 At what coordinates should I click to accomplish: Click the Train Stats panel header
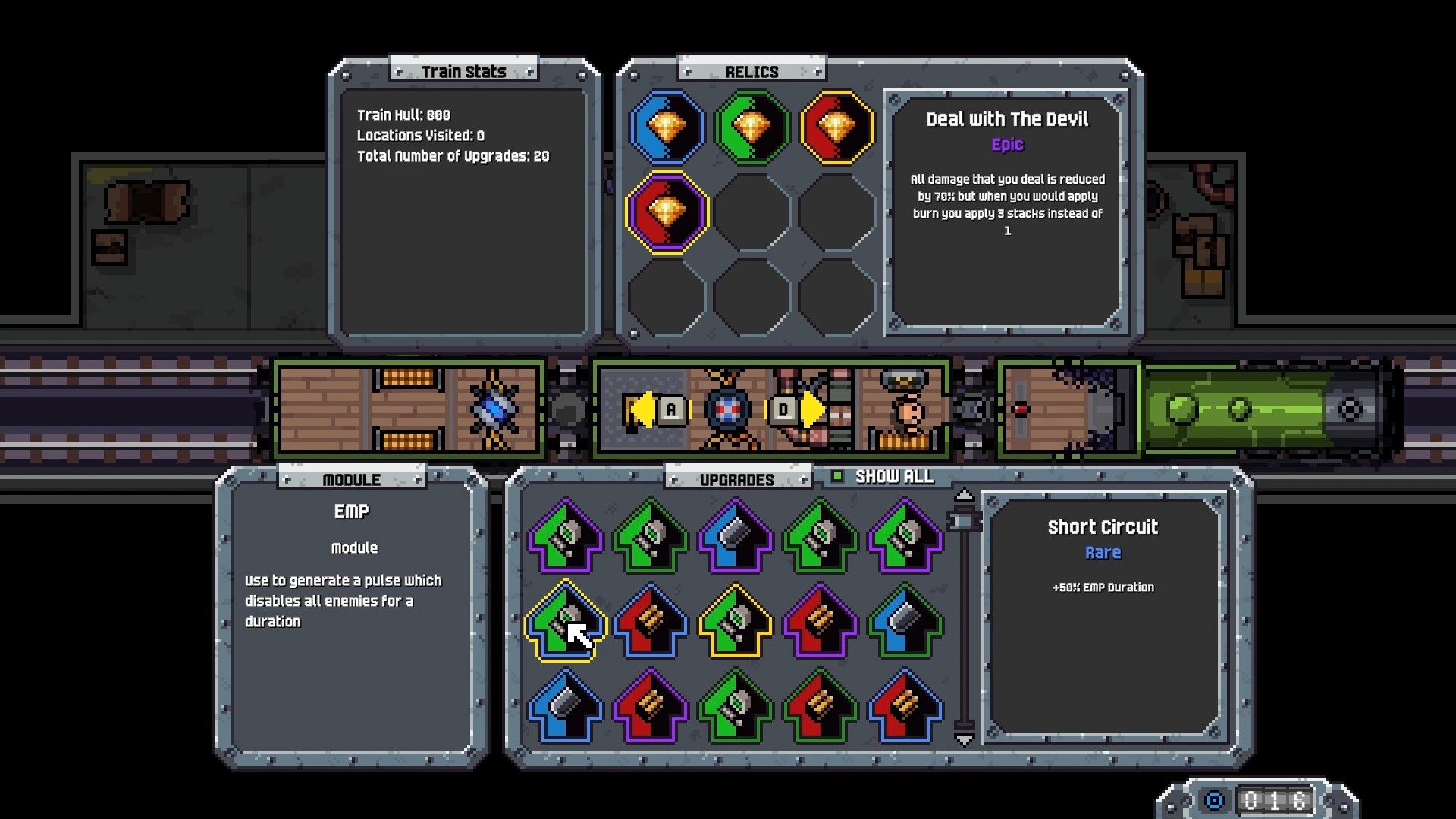tap(466, 71)
